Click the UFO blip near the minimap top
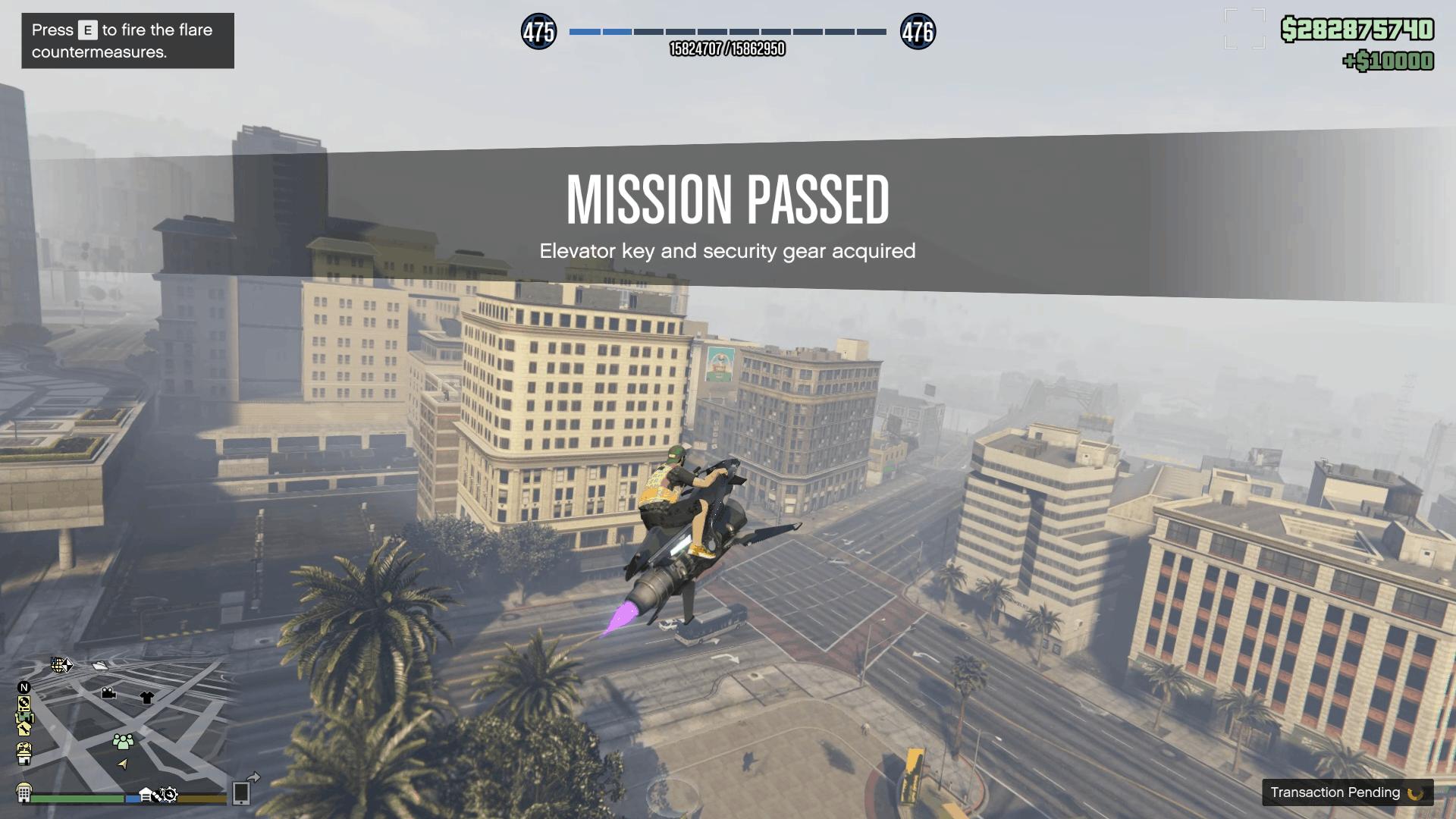The height and width of the screenshot is (819, 1456). click(99, 666)
